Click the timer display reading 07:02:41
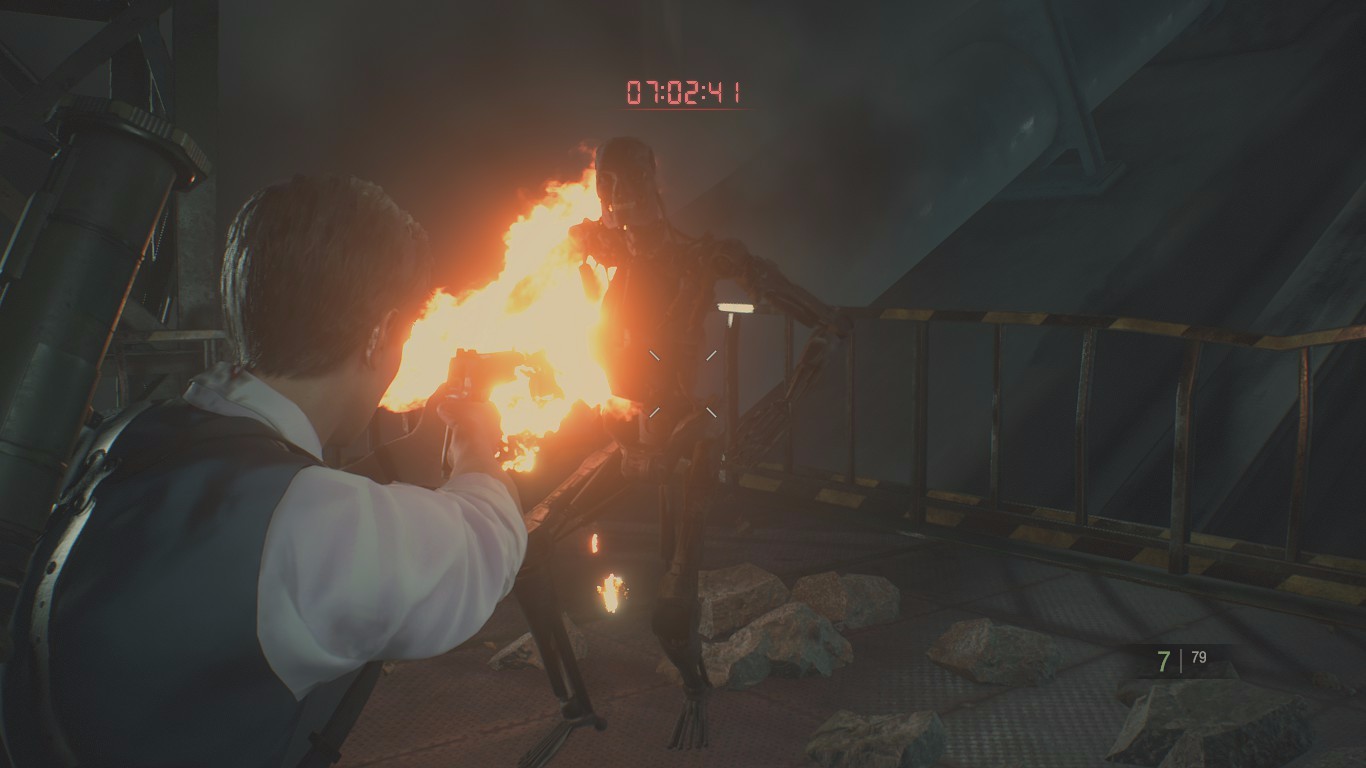This screenshot has width=1366, height=768. 683,90
